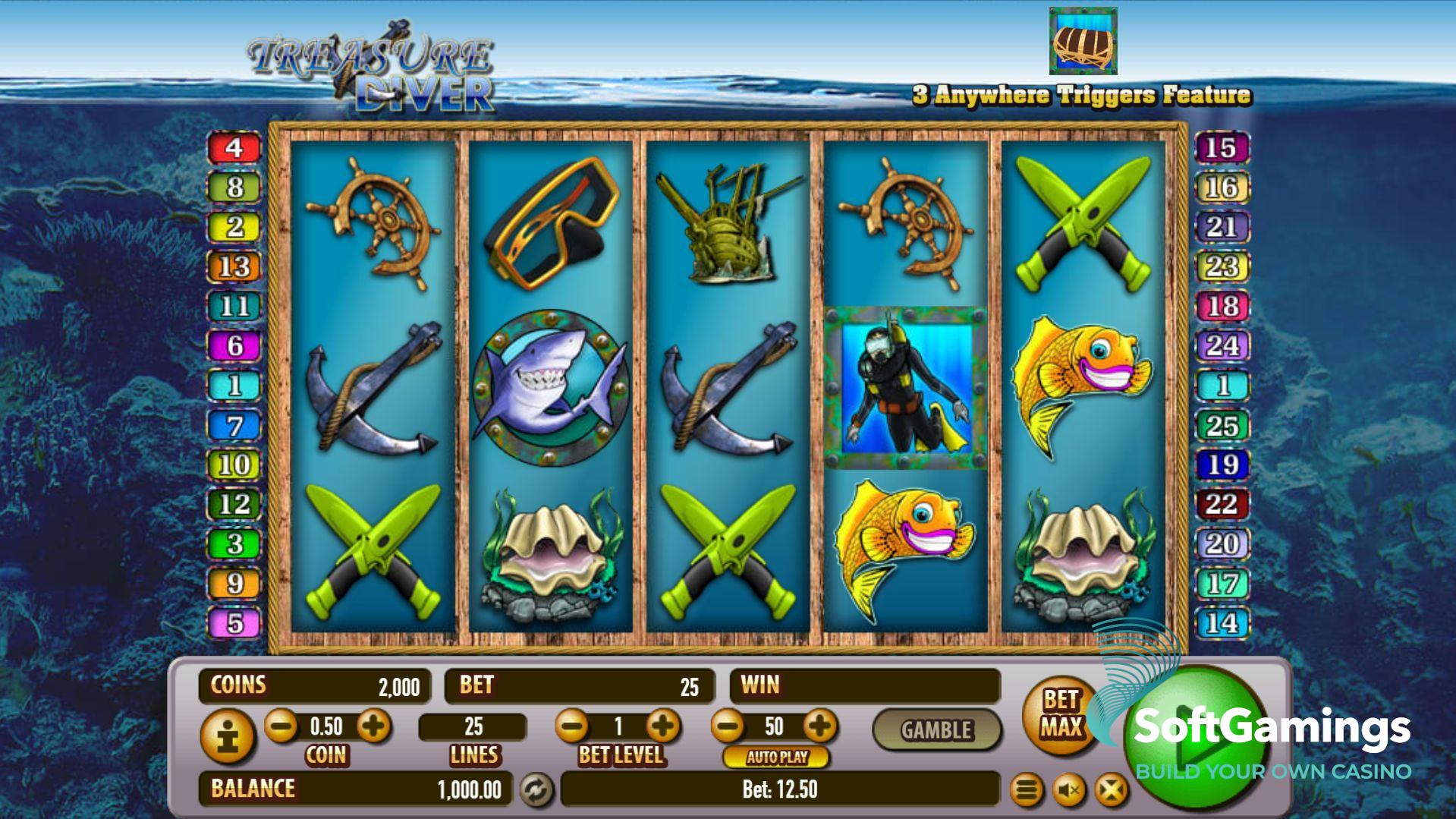Image resolution: width=1456 pixels, height=819 pixels.
Task: Raise the bet level
Action: tap(663, 726)
